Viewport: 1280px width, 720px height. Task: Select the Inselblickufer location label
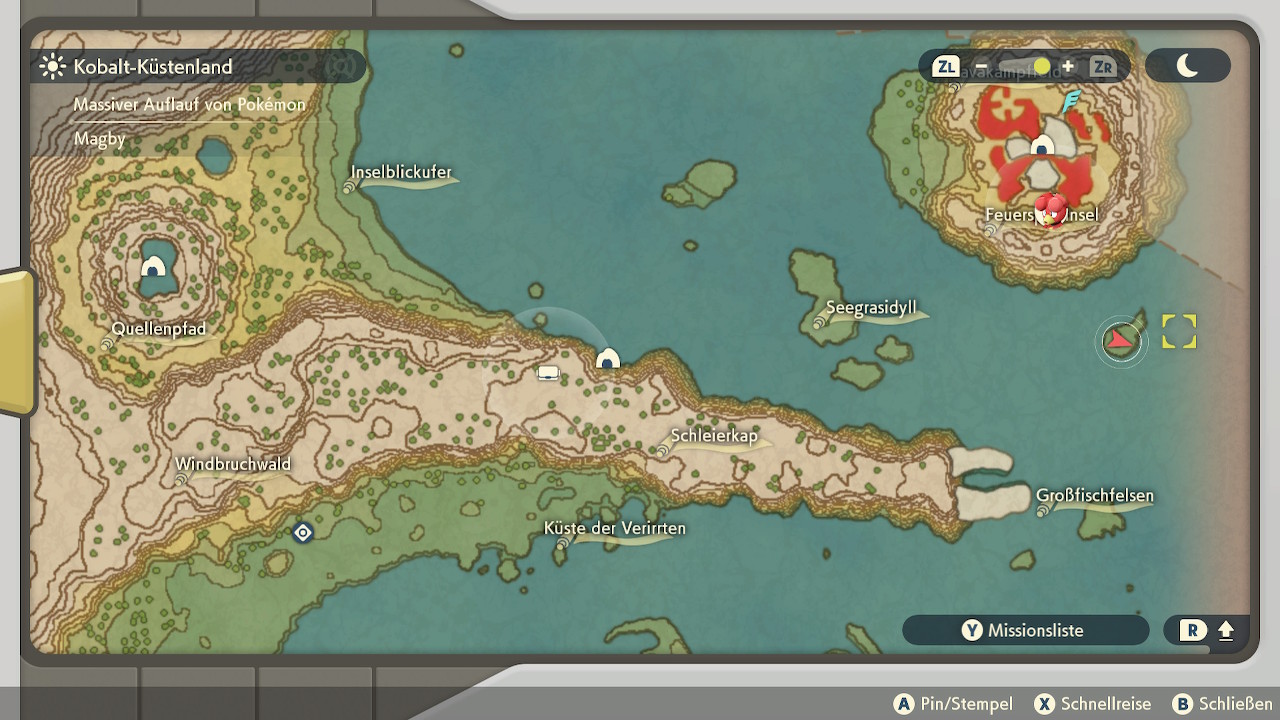tap(401, 172)
